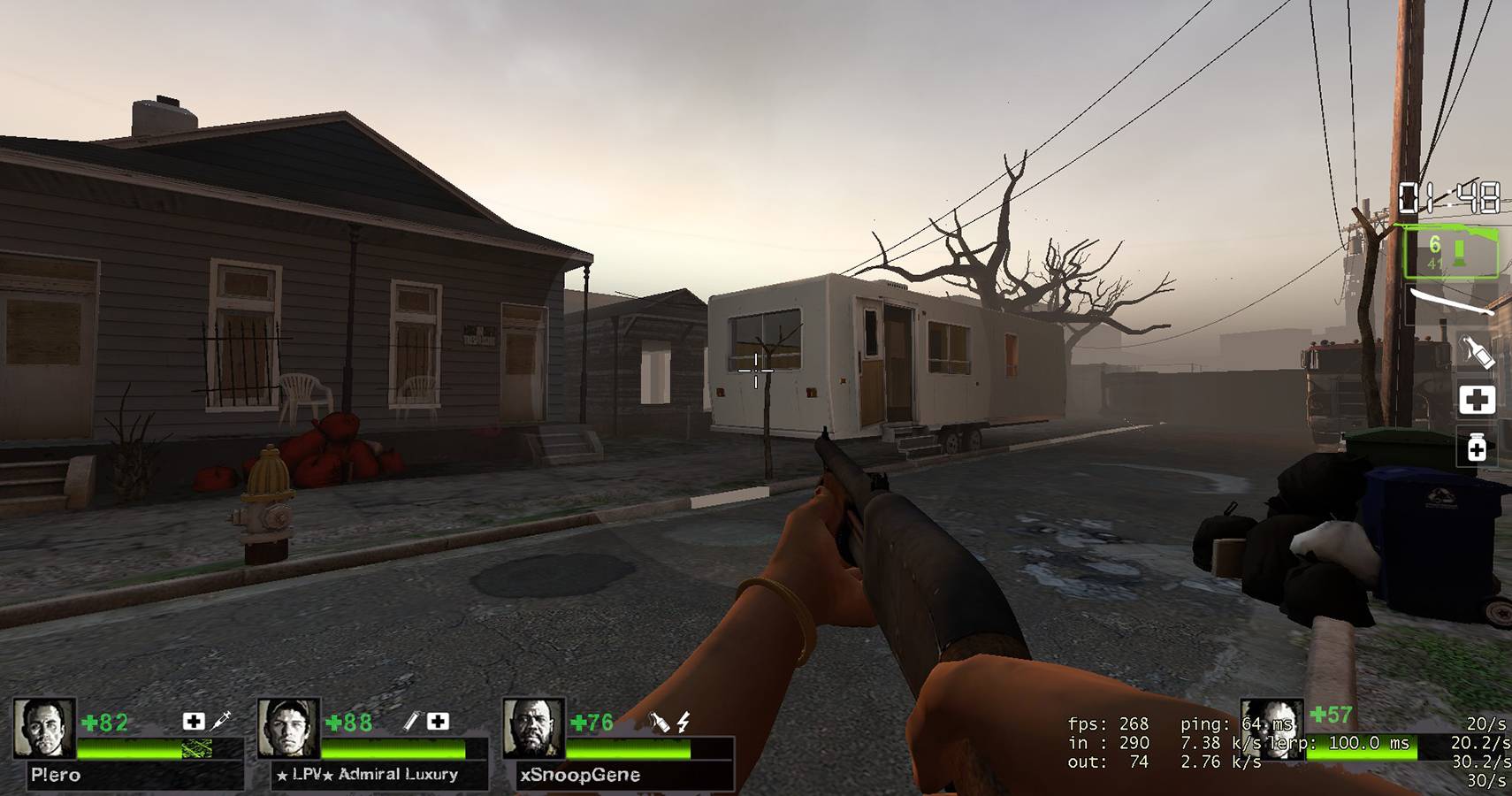
Task: Click the crosshair at screen center
Action: 756,371
